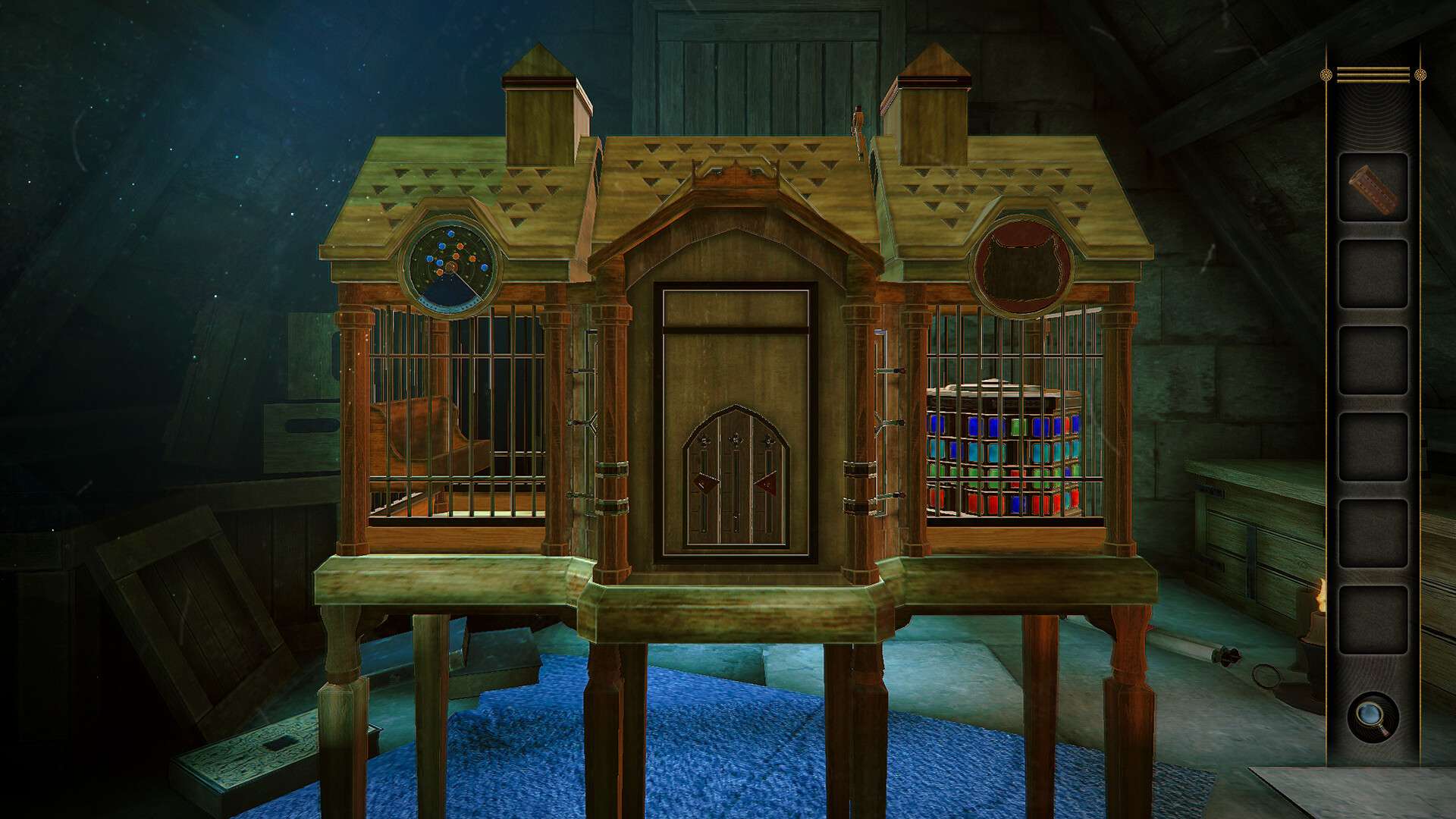Click the left rosette ornament atop the sidebar
Image resolution: width=1456 pixels, height=819 pixels.
(1324, 74)
